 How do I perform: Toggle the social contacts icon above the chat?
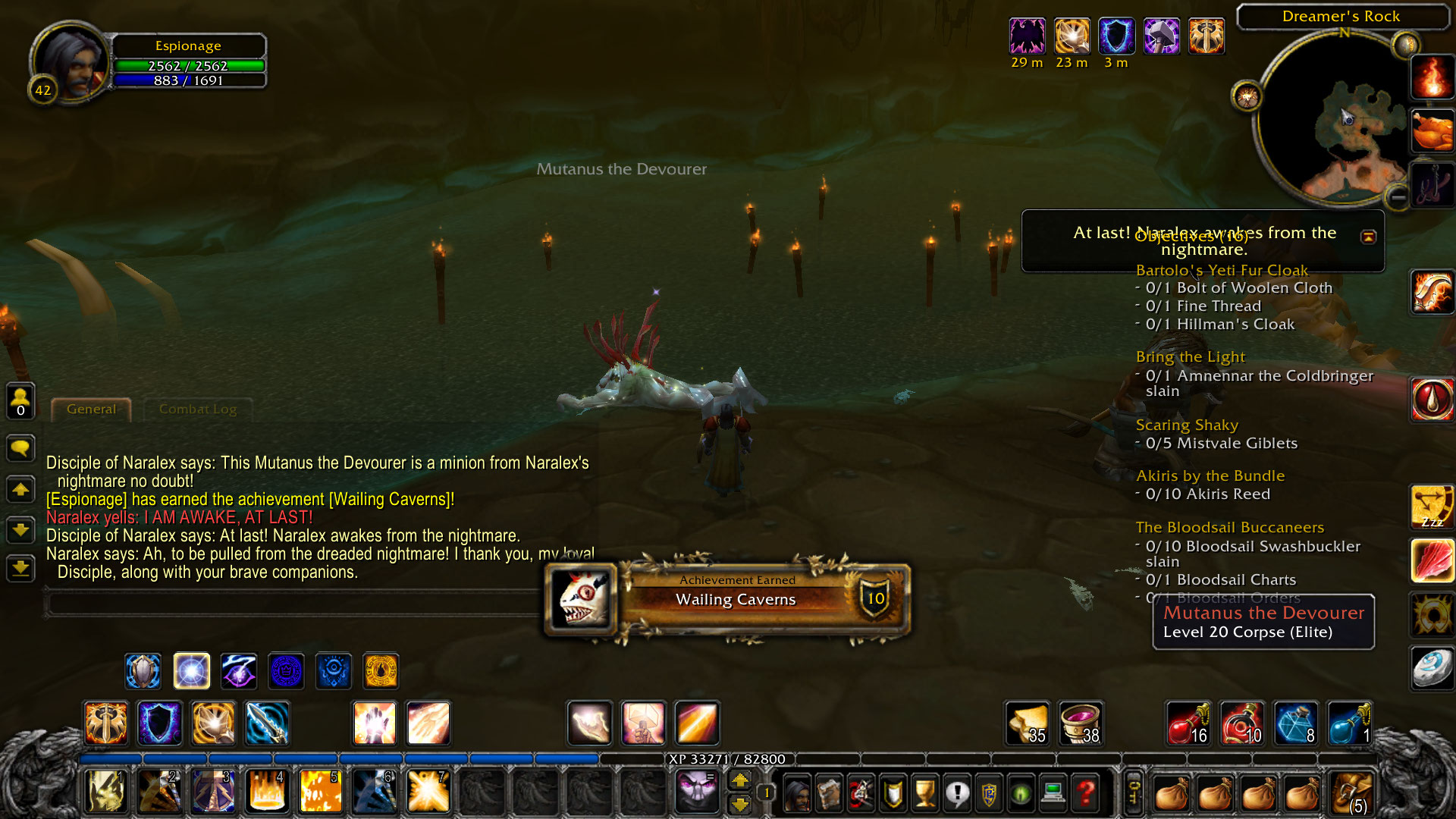click(x=19, y=401)
